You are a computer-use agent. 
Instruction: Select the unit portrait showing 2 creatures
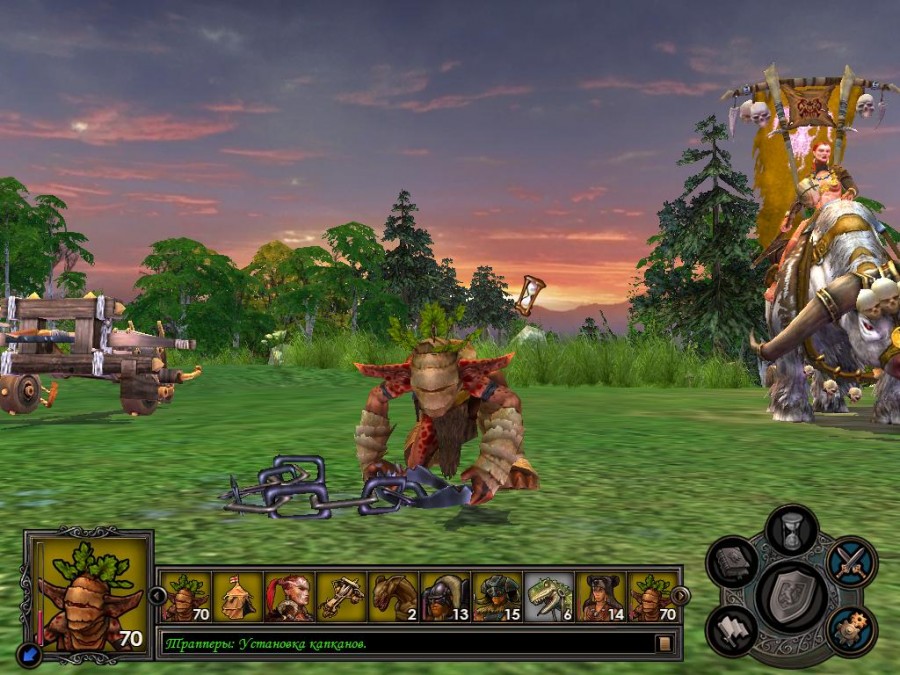[393, 597]
